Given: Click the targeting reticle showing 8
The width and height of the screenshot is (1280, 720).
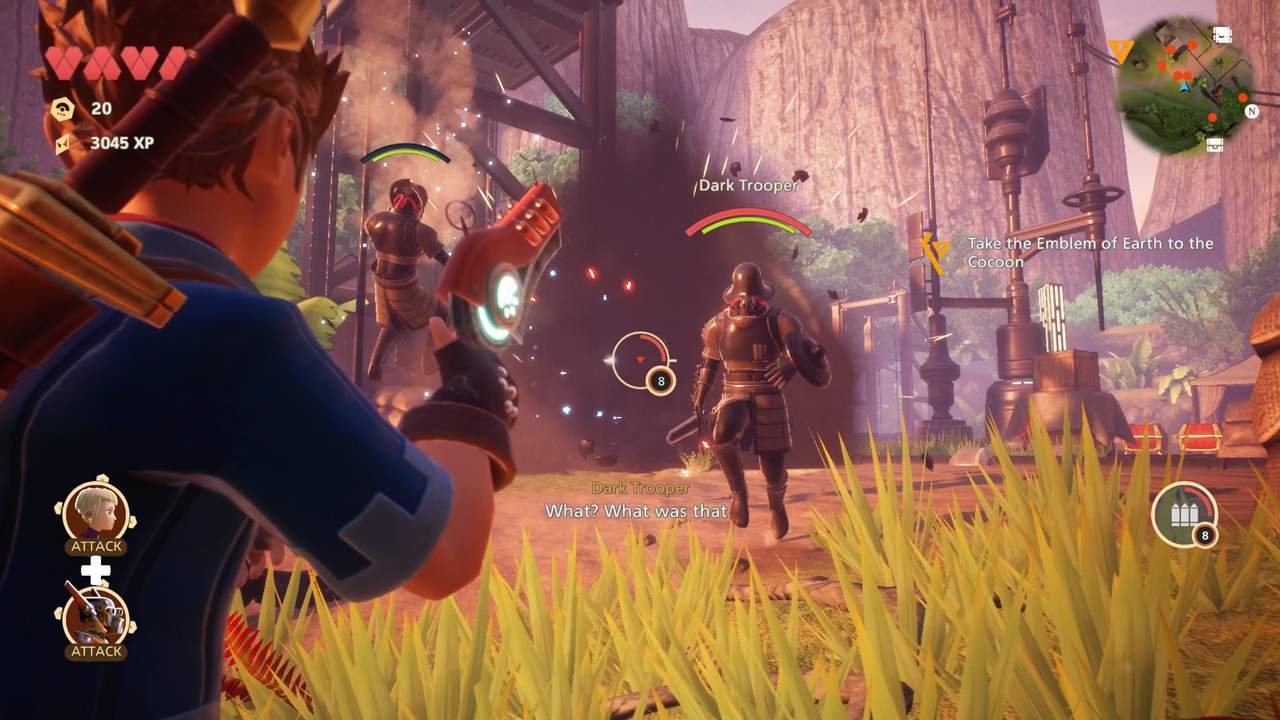Looking at the screenshot, I should 640,362.
